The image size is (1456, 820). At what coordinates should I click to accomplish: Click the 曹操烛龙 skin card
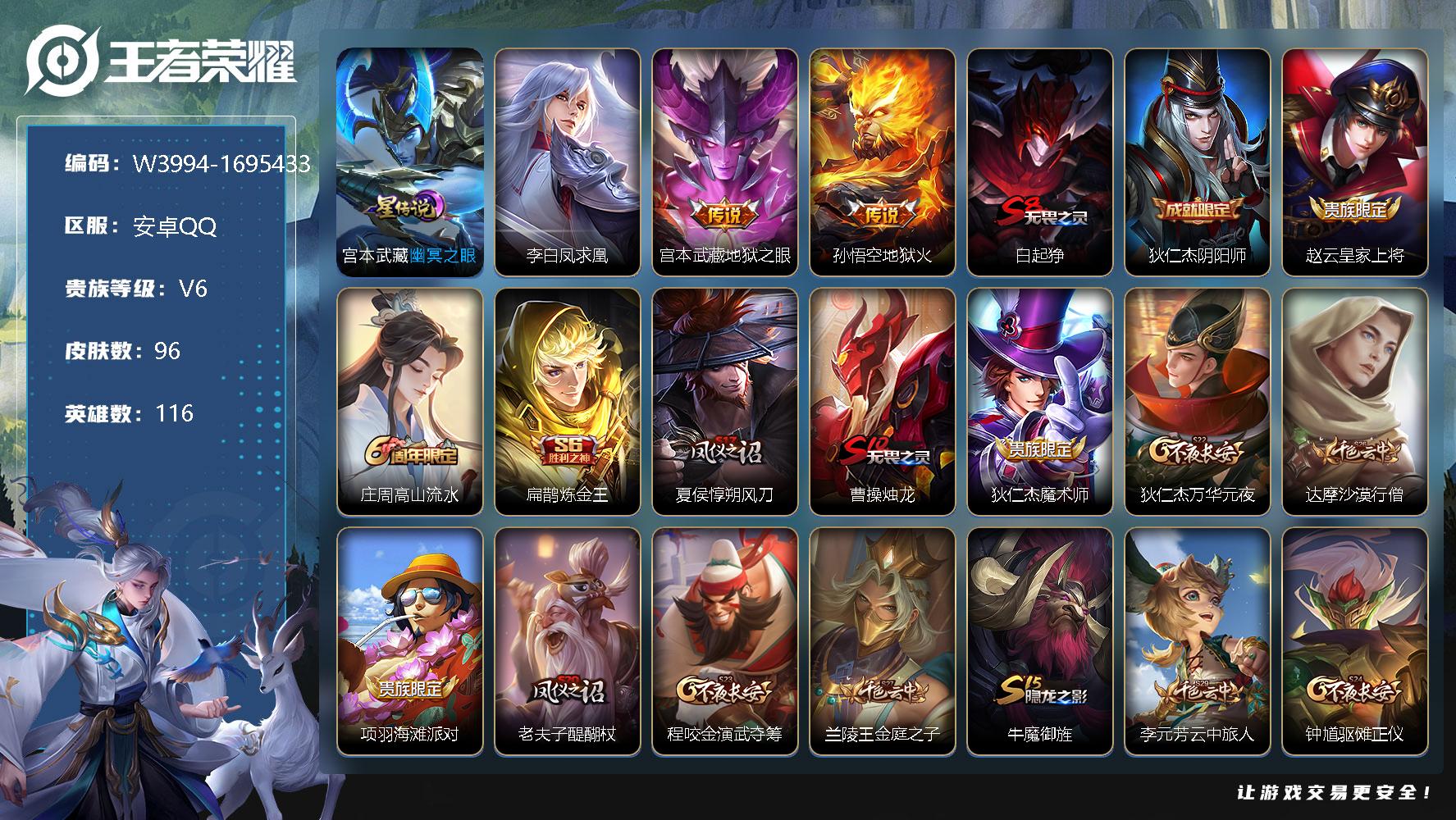pyautogui.click(x=882, y=401)
